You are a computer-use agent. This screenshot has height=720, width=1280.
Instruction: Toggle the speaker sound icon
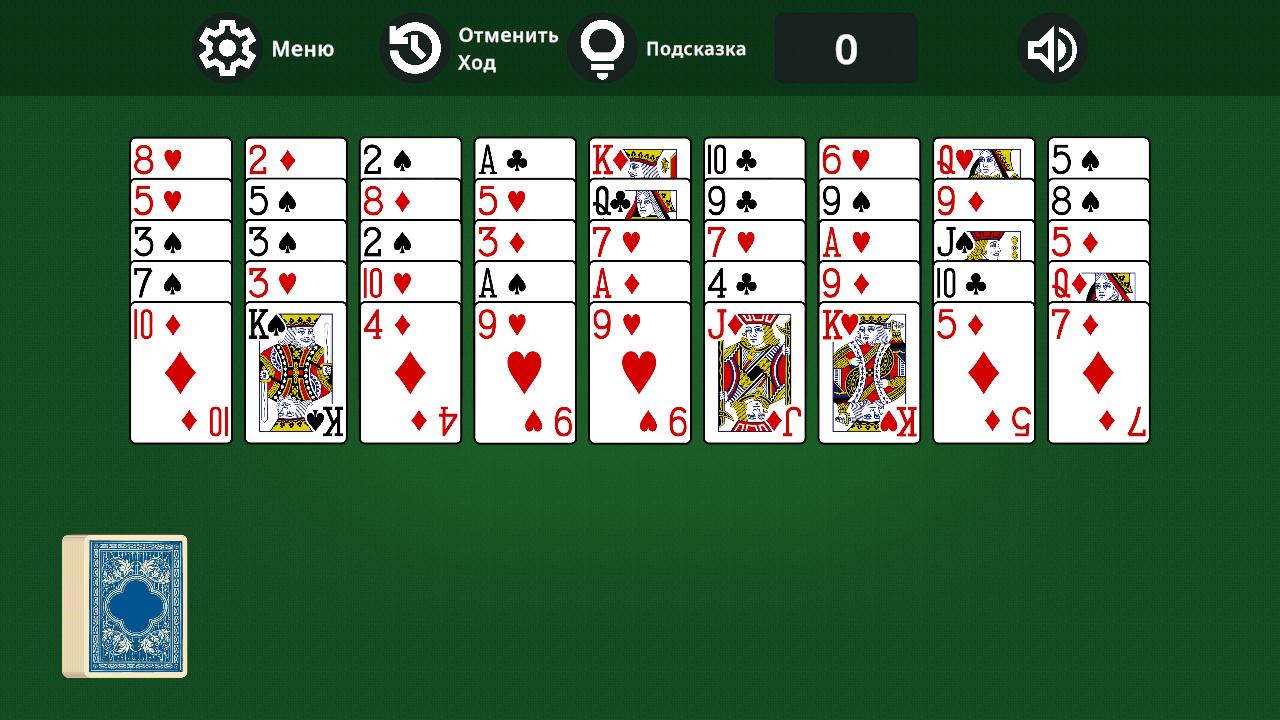point(1052,47)
